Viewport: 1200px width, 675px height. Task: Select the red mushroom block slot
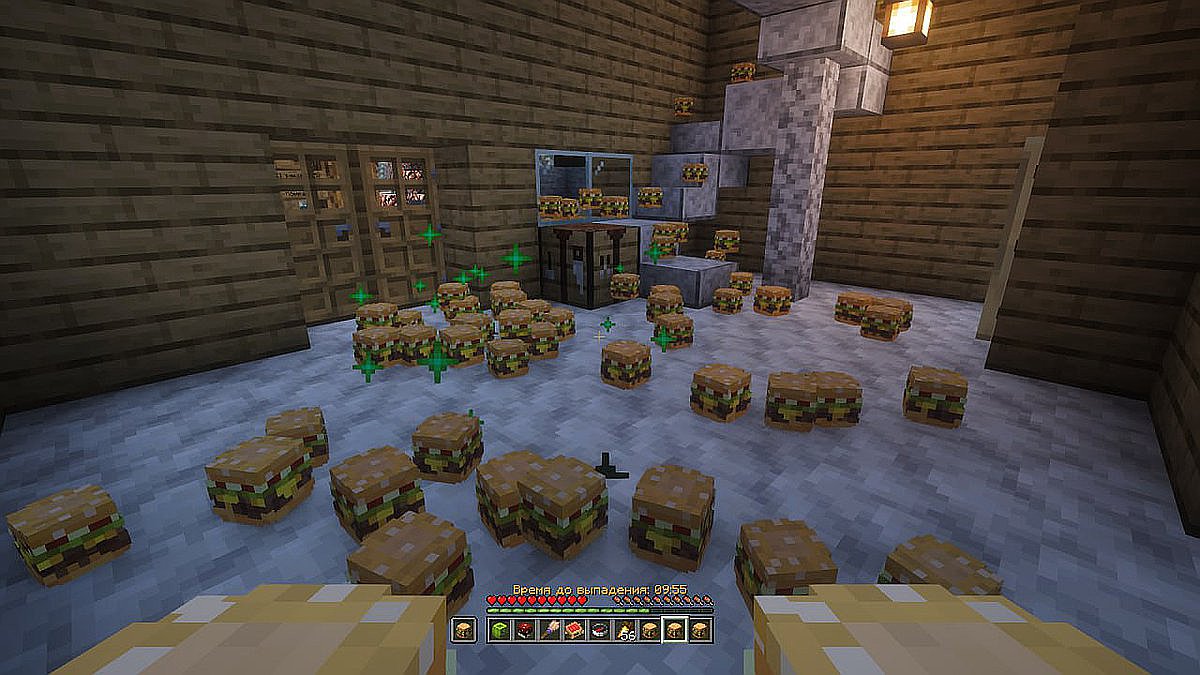coord(524,630)
